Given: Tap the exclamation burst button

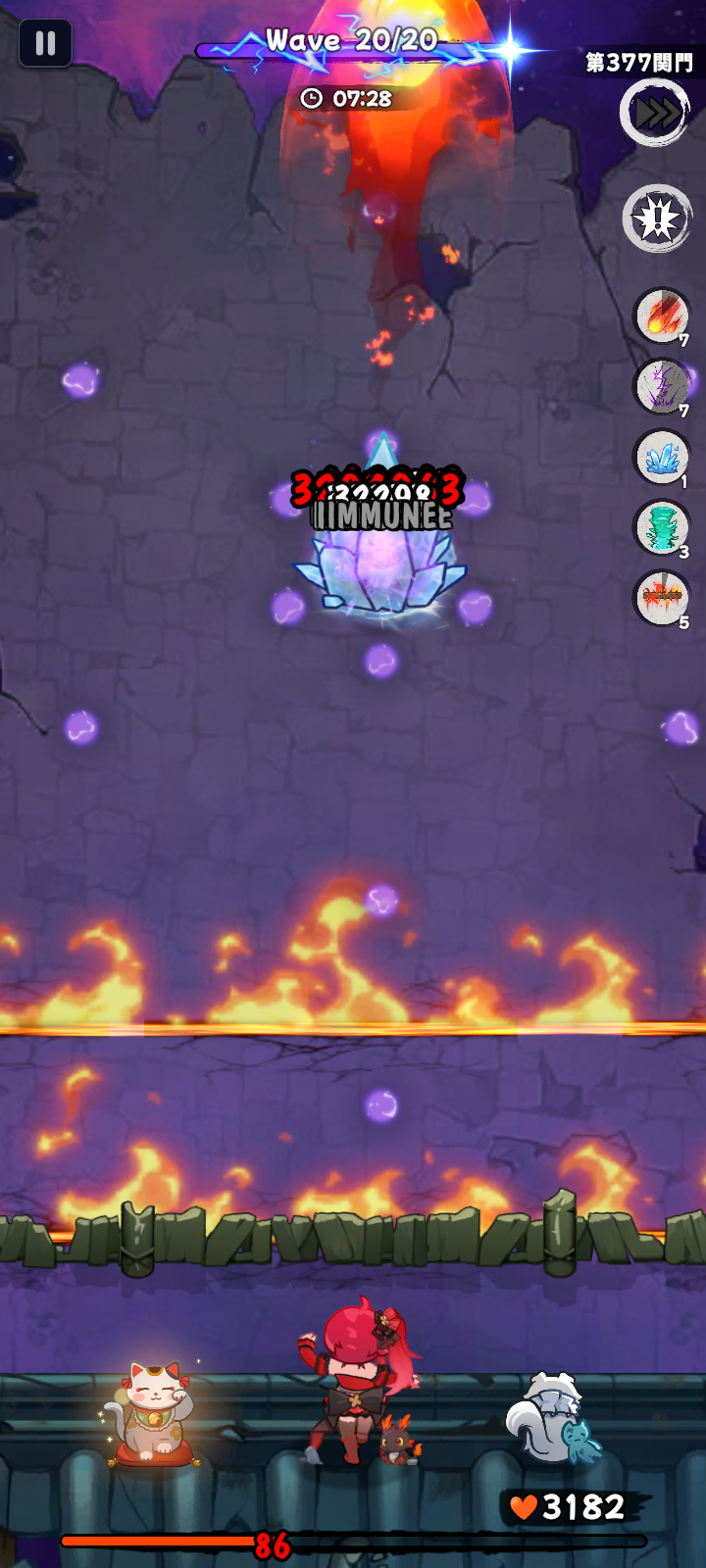Looking at the screenshot, I should pyautogui.click(x=657, y=218).
